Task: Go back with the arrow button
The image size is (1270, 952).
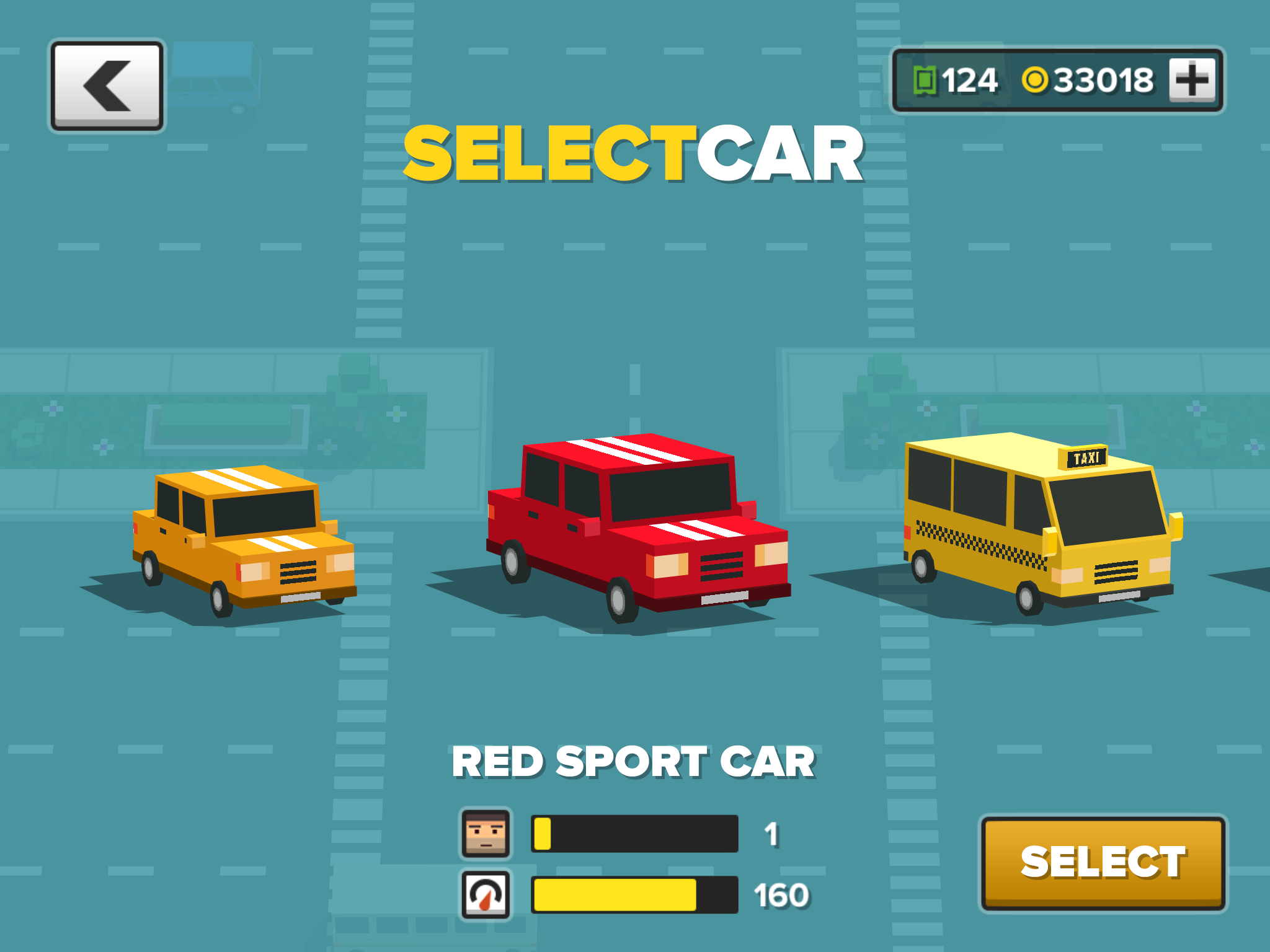Action: (107, 86)
